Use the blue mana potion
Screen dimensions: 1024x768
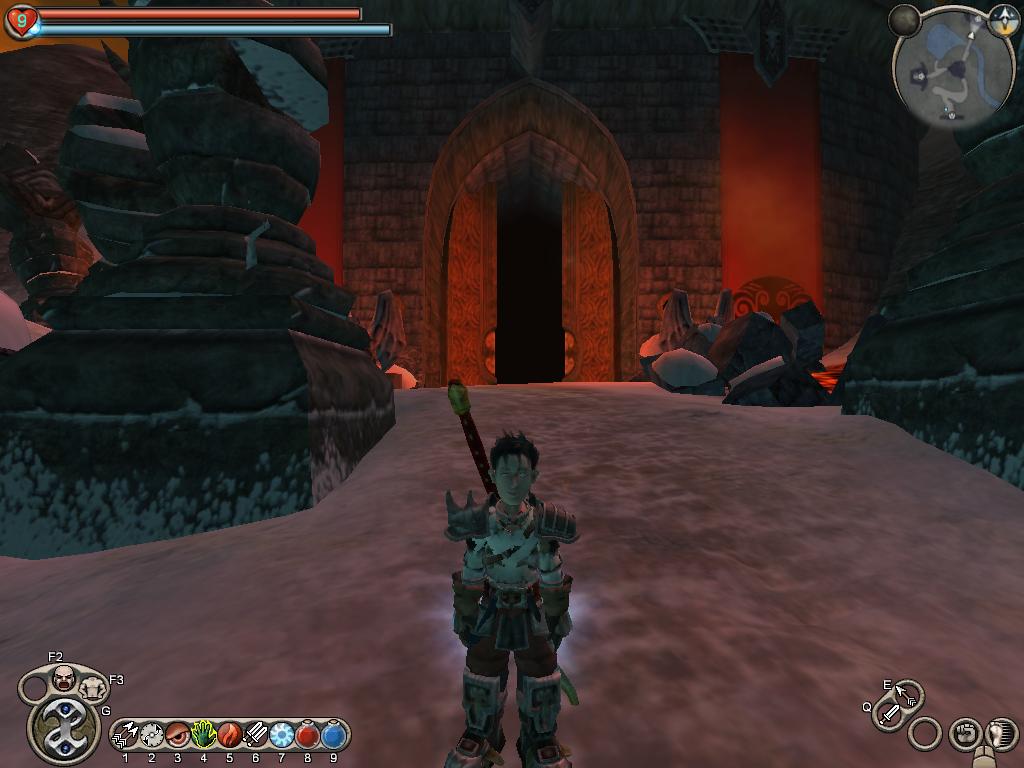tap(333, 736)
